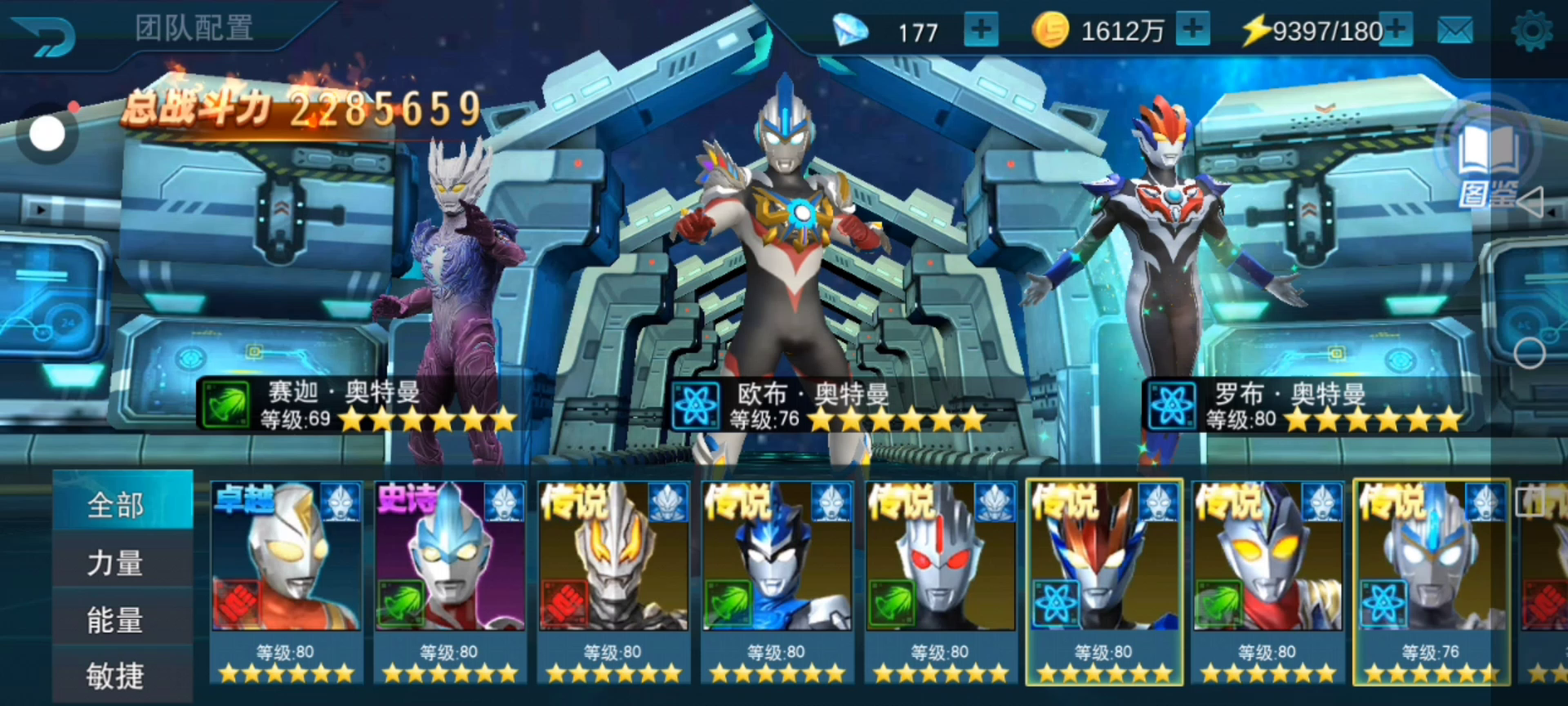Open the mail envelope inbox

[x=1454, y=31]
